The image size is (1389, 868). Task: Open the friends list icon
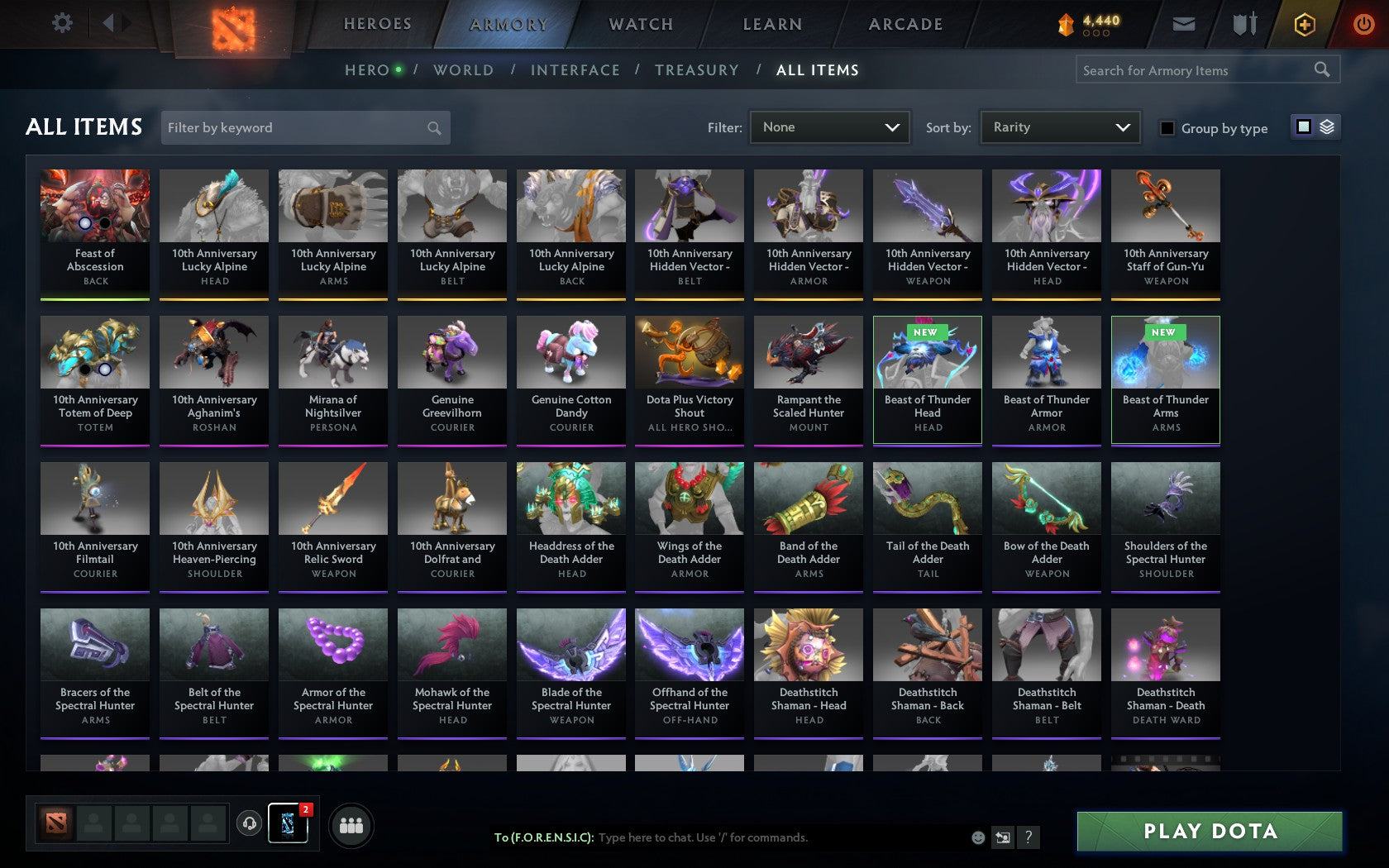(353, 824)
